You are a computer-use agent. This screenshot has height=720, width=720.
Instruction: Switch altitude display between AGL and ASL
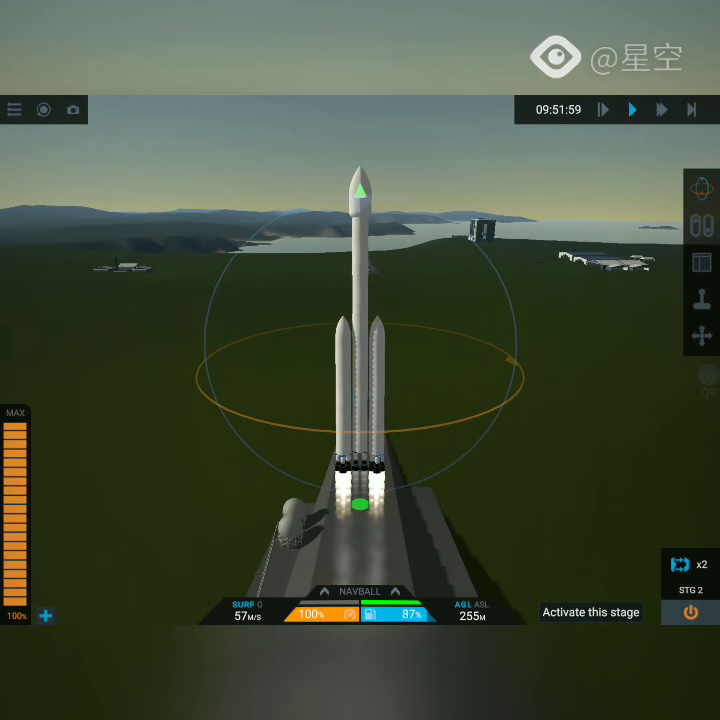471,610
